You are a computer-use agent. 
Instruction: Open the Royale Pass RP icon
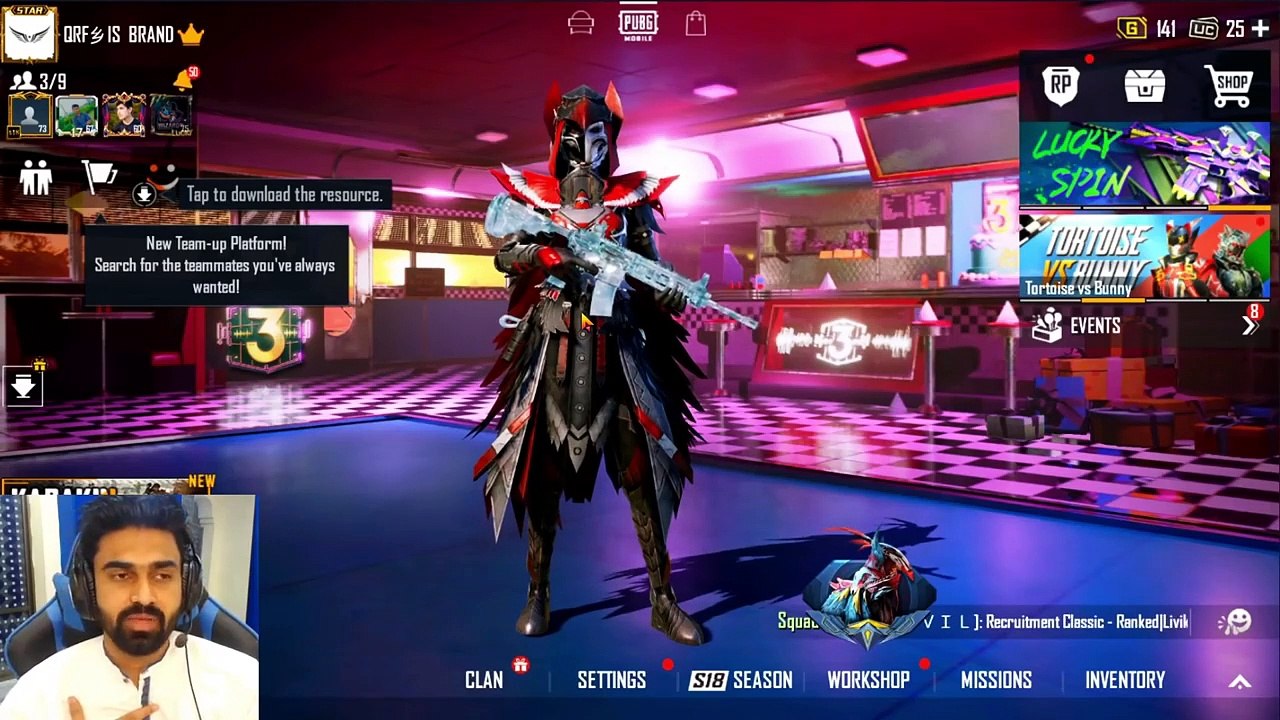pyautogui.click(x=1061, y=86)
